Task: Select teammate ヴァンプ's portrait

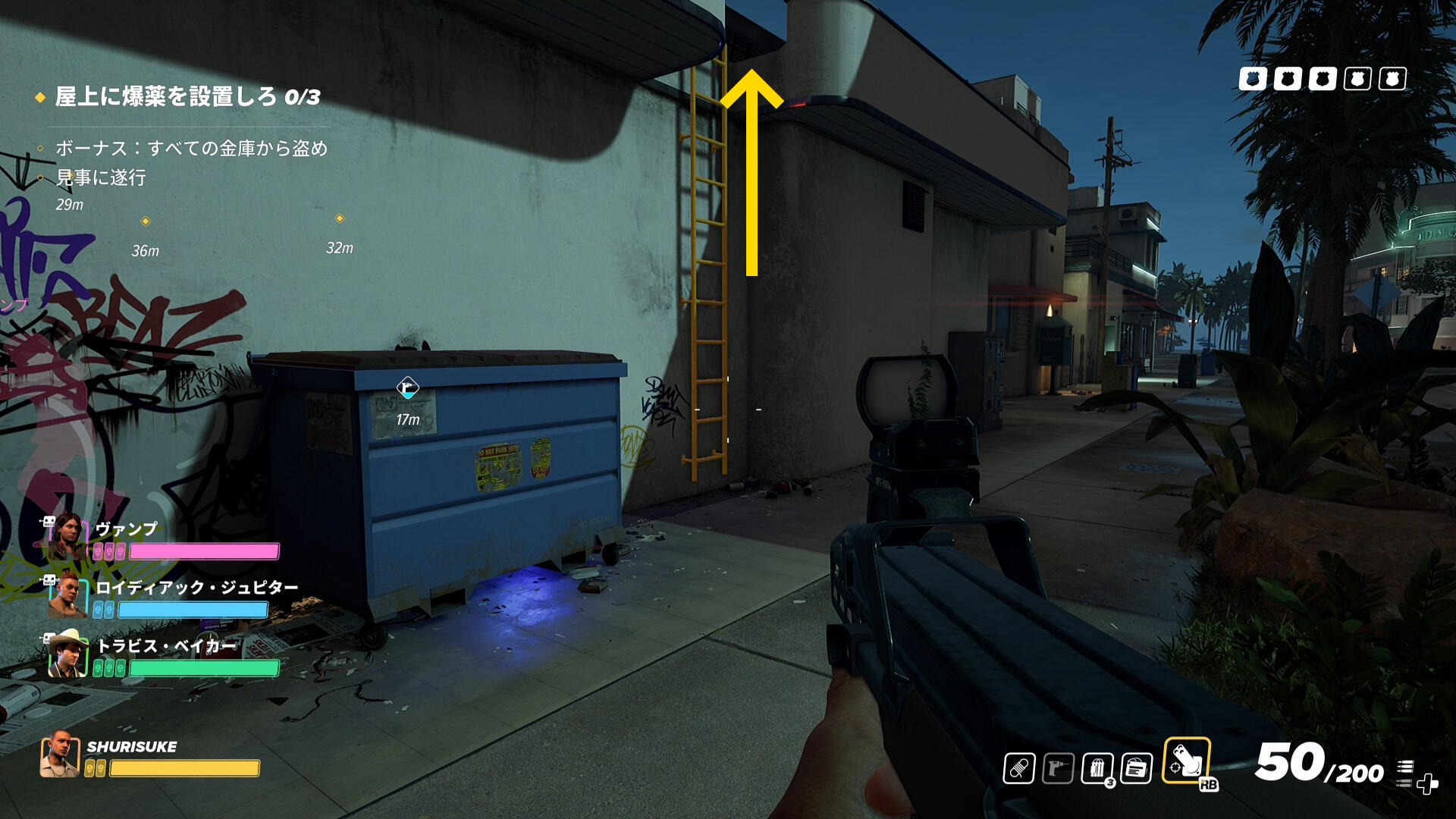Action: click(67, 535)
